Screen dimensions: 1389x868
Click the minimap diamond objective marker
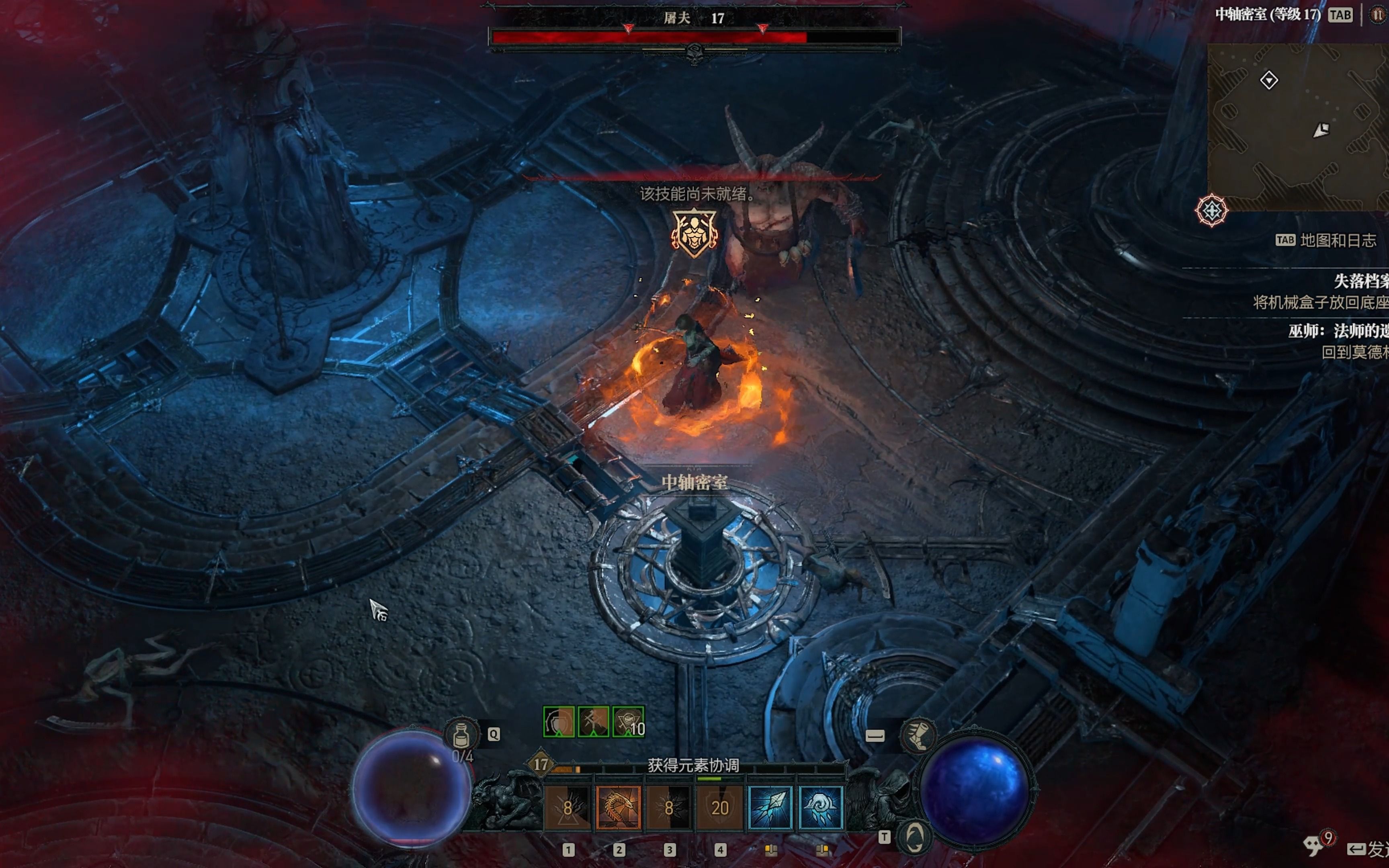pyautogui.click(x=1268, y=79)
